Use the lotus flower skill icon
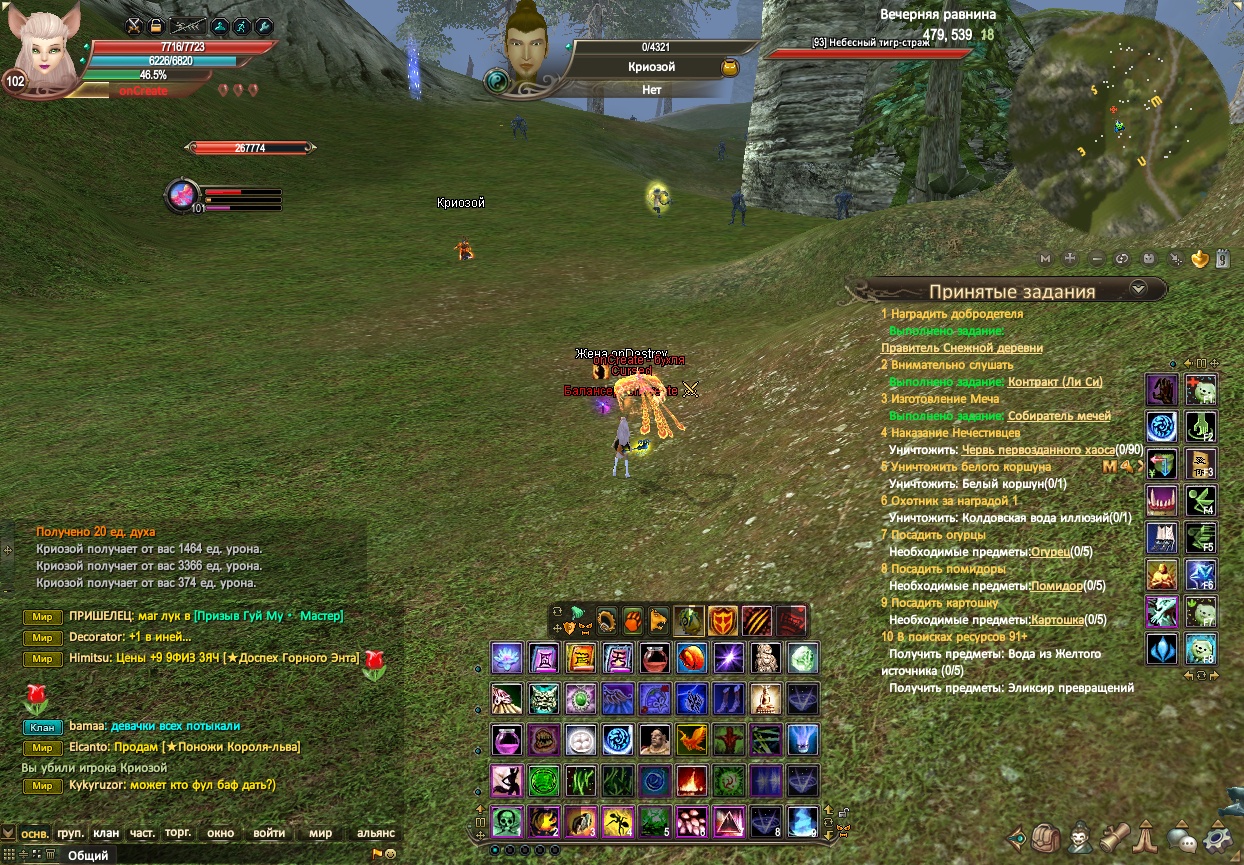The image size is (1244, 865). pos(507,657)
